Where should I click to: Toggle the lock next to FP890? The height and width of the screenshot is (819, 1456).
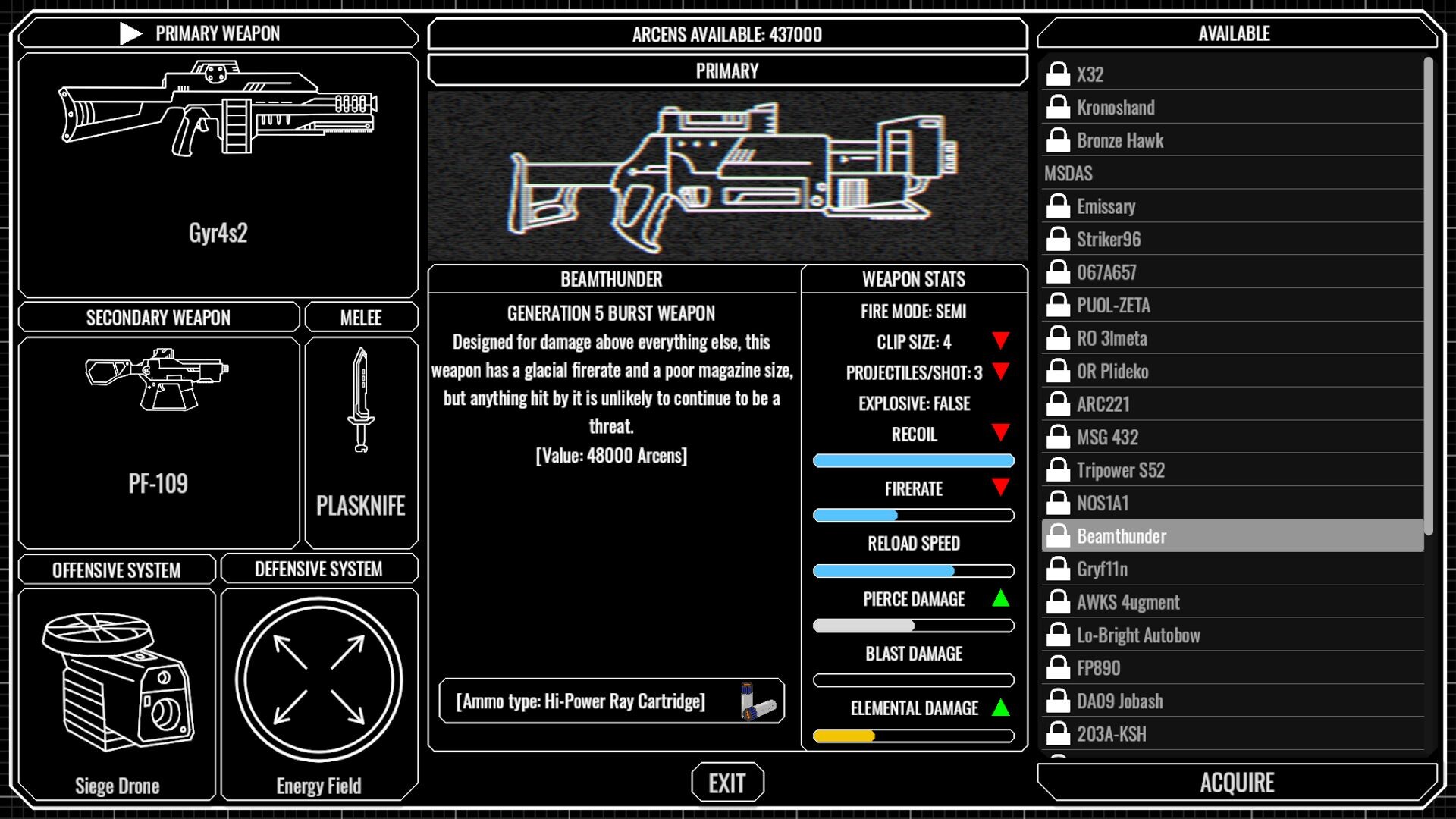[1057, 667]
